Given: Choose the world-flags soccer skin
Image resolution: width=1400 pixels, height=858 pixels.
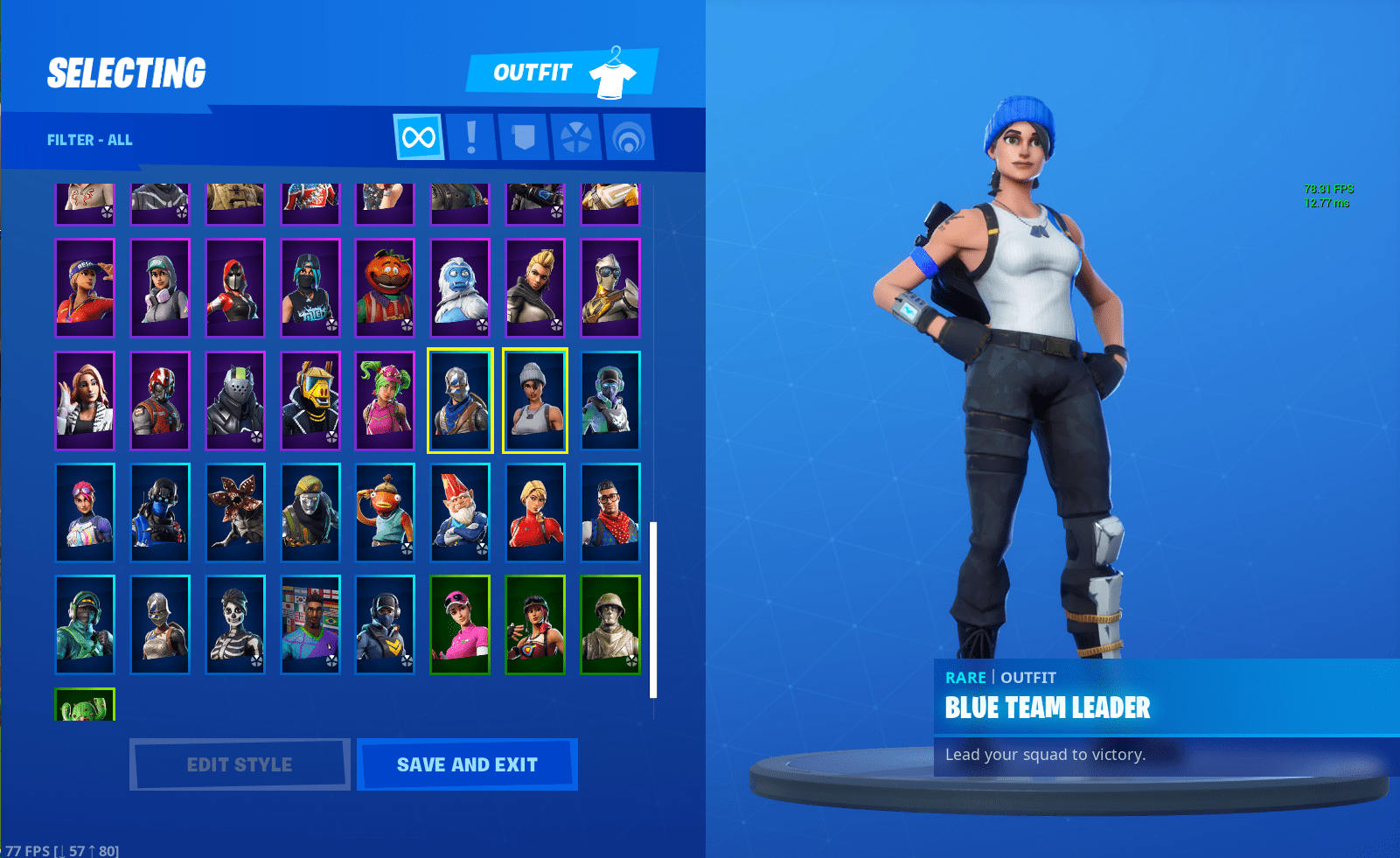Looking at the screenshot, I should pyautogui.click(x=310, y=624).
